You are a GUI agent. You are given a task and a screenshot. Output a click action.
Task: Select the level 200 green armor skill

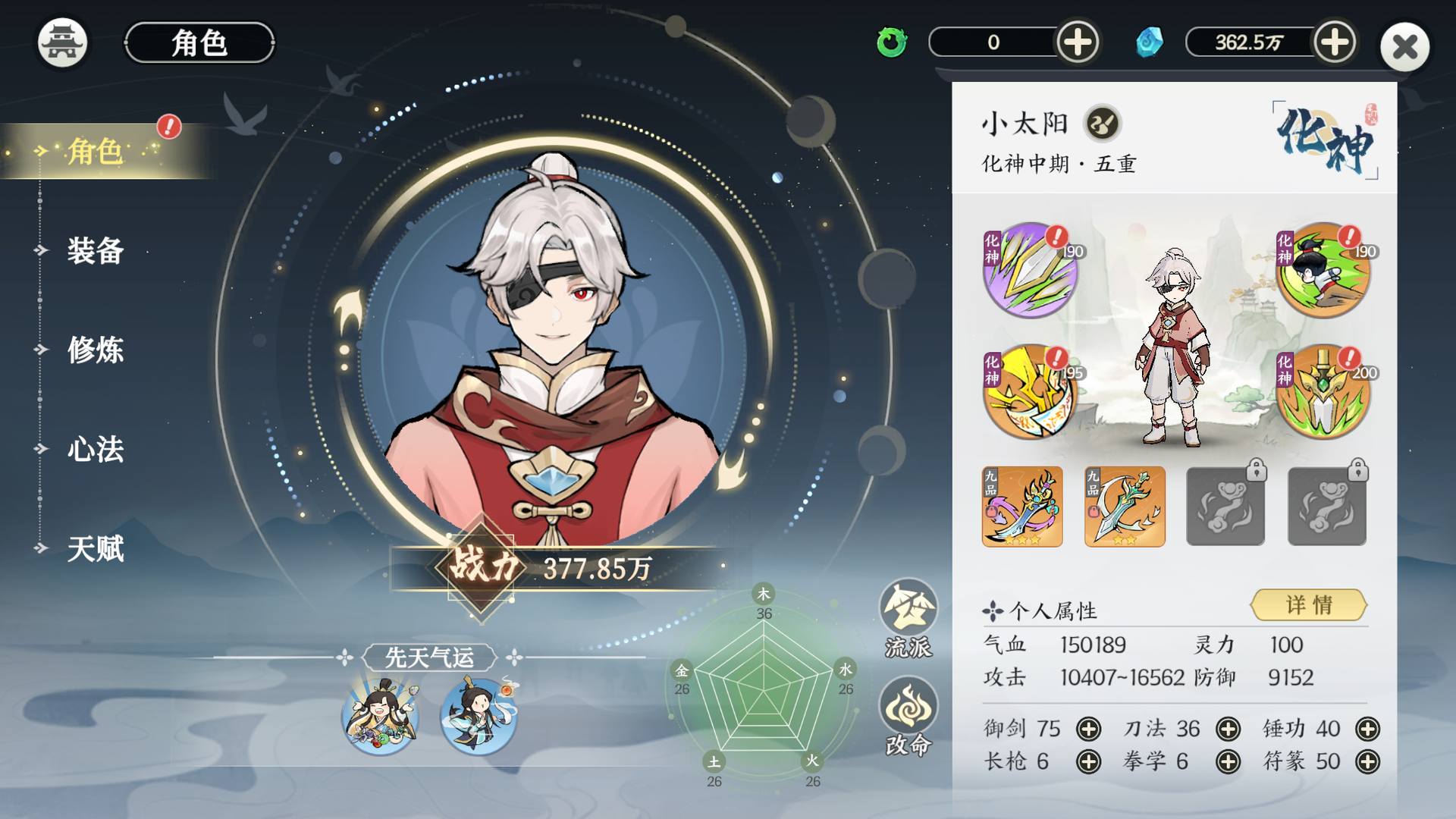[x=1323, y=392]
